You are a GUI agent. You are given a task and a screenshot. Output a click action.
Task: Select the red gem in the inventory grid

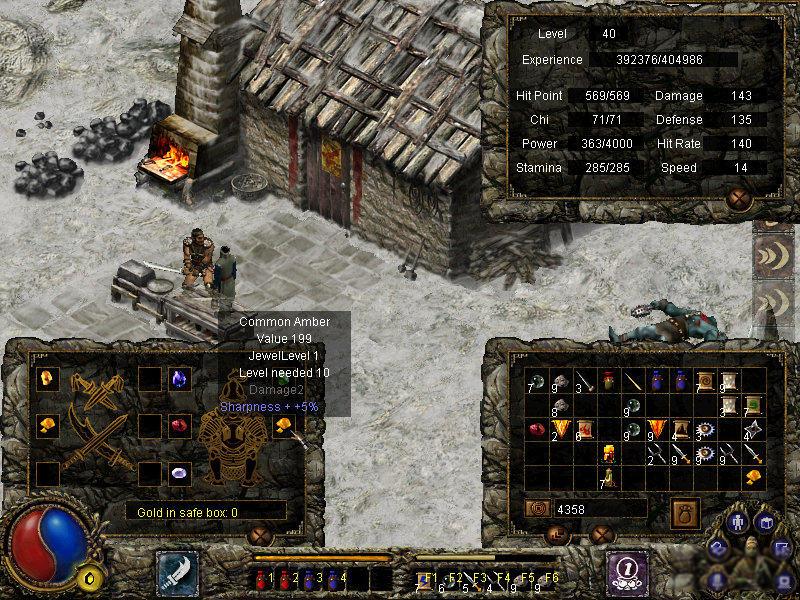coord(536,429)
